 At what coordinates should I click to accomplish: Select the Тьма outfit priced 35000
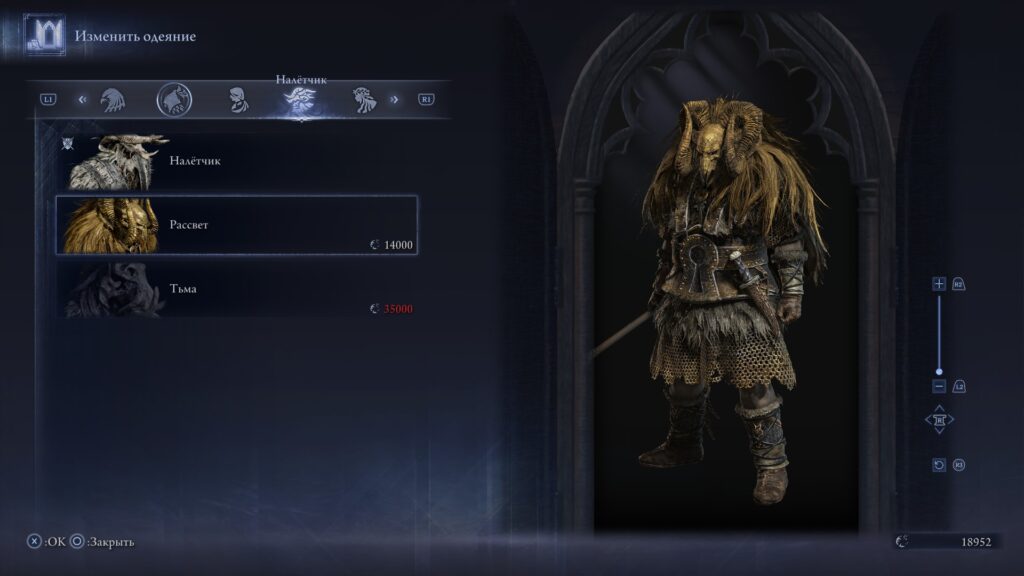(x=236, y=289)
